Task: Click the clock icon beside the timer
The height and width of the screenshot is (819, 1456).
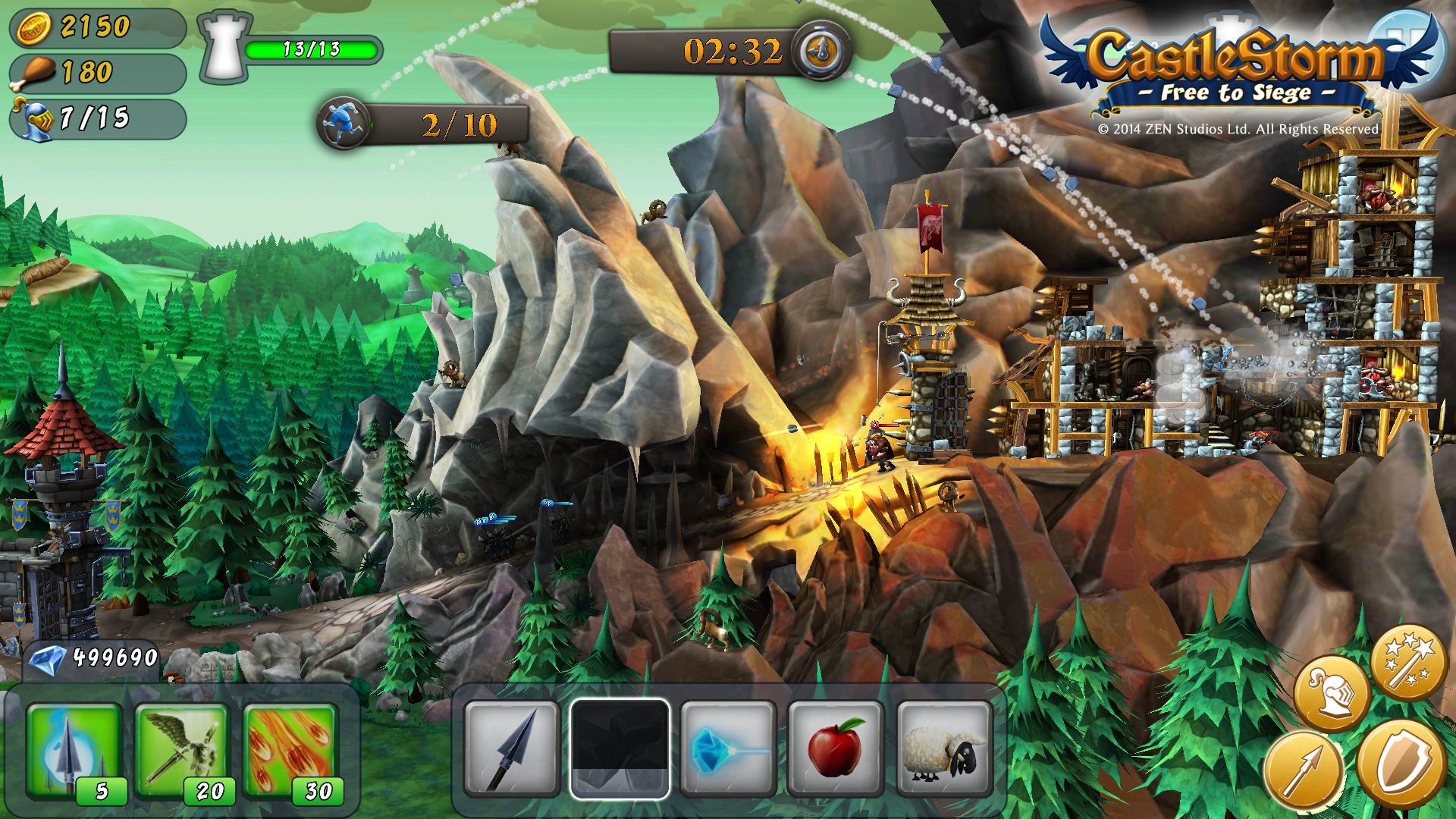Action: (x=821, y=51)
